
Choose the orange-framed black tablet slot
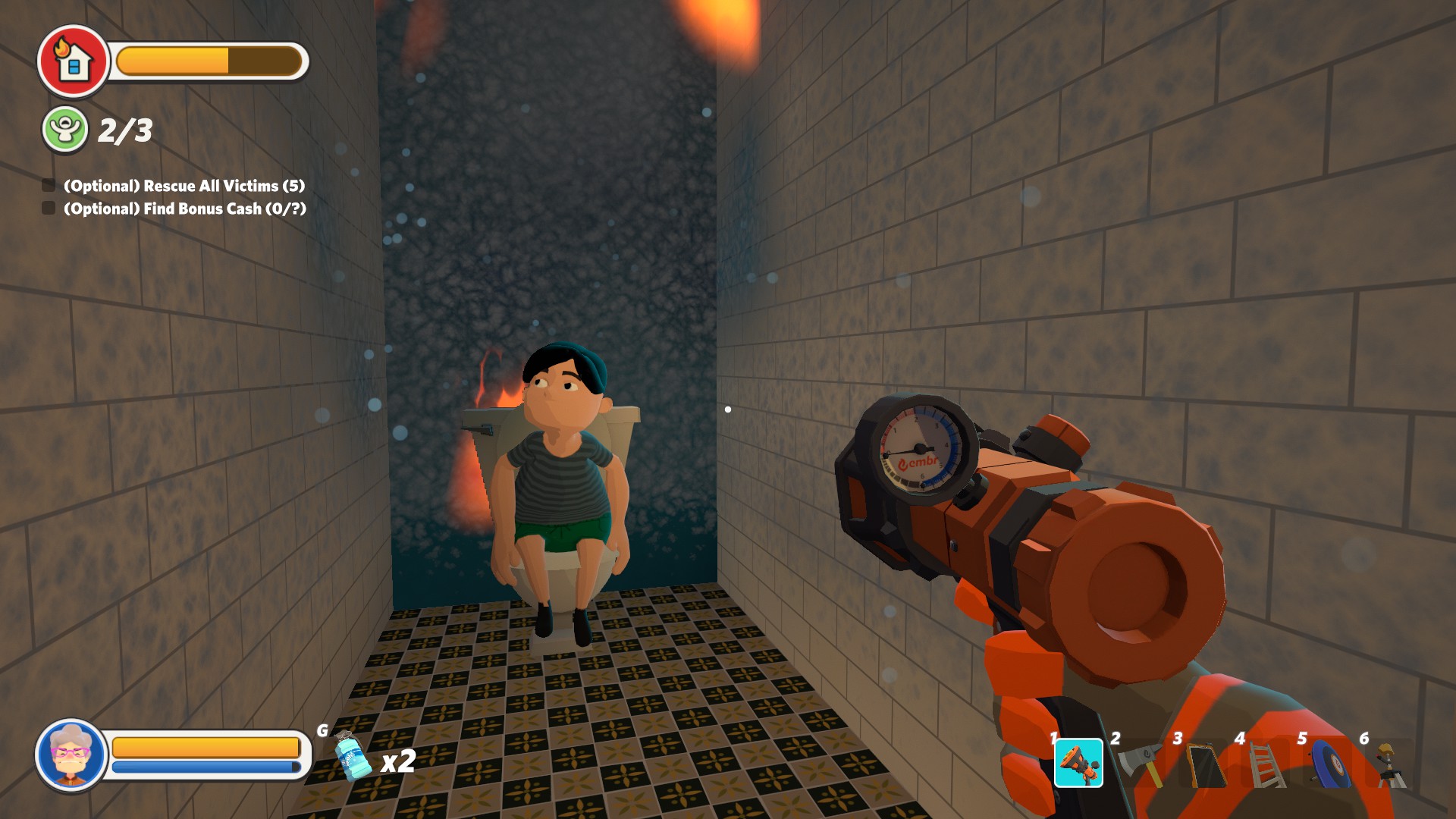[1206, 764]
